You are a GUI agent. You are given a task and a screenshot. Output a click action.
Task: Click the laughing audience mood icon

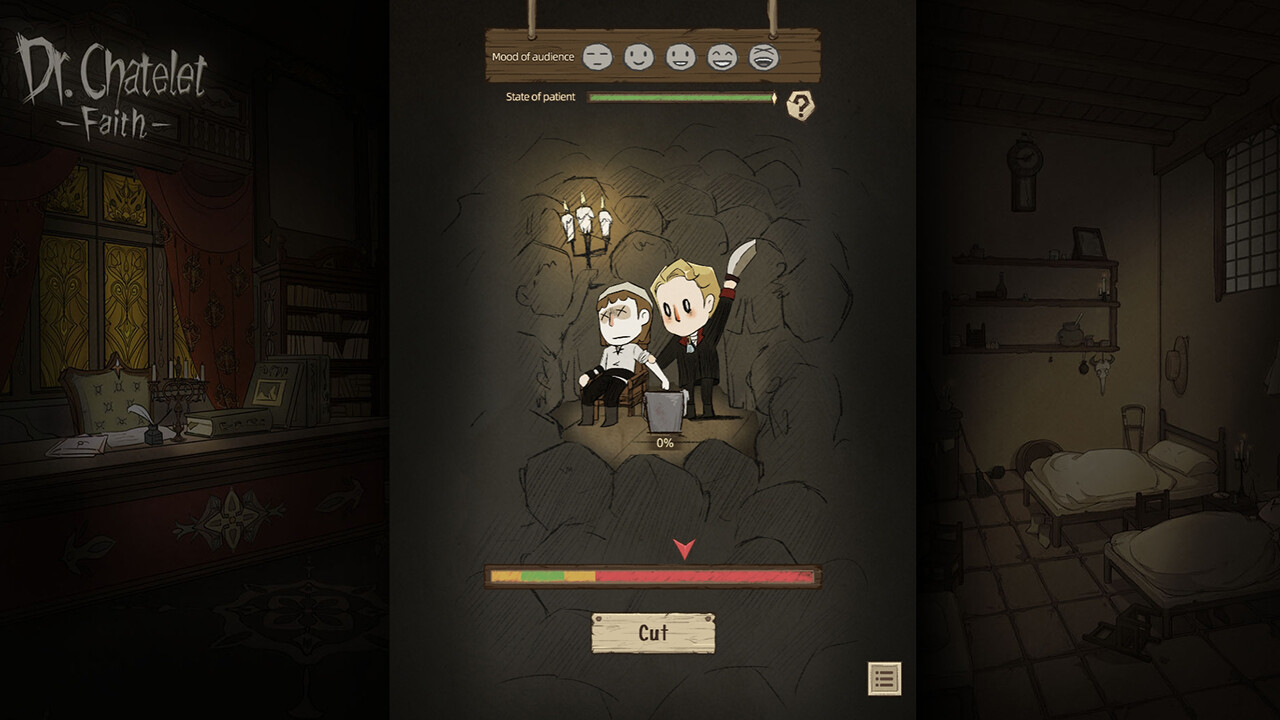[x=721, y=56]
